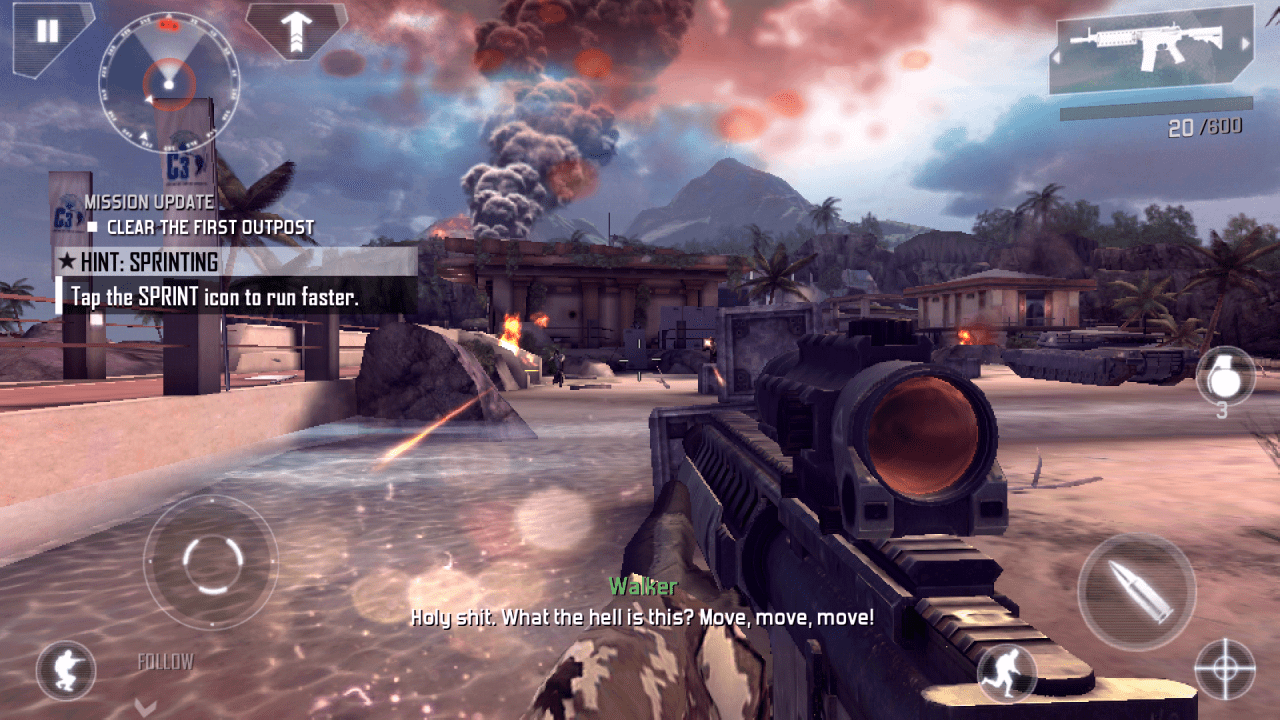
Task: Tap the SPRINT running-man icon
Action: [x=1005, y=672]
